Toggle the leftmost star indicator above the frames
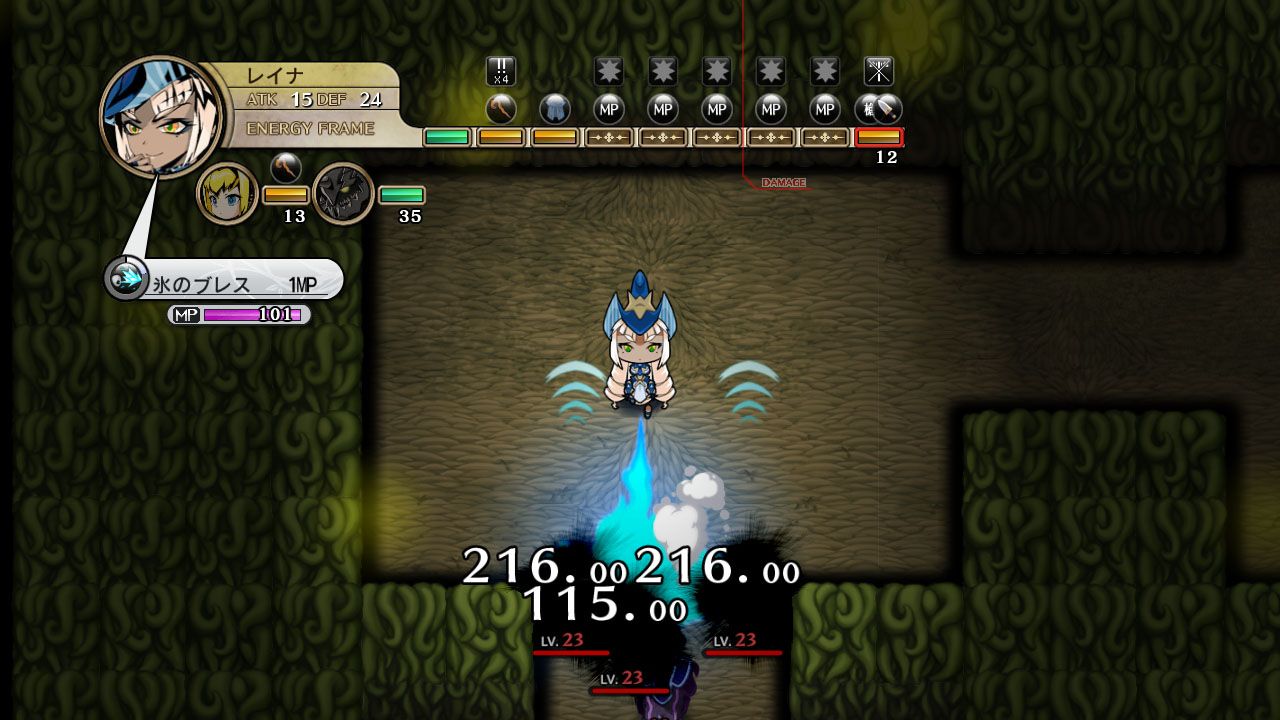1280x720 pixels. tap(607, 71)
